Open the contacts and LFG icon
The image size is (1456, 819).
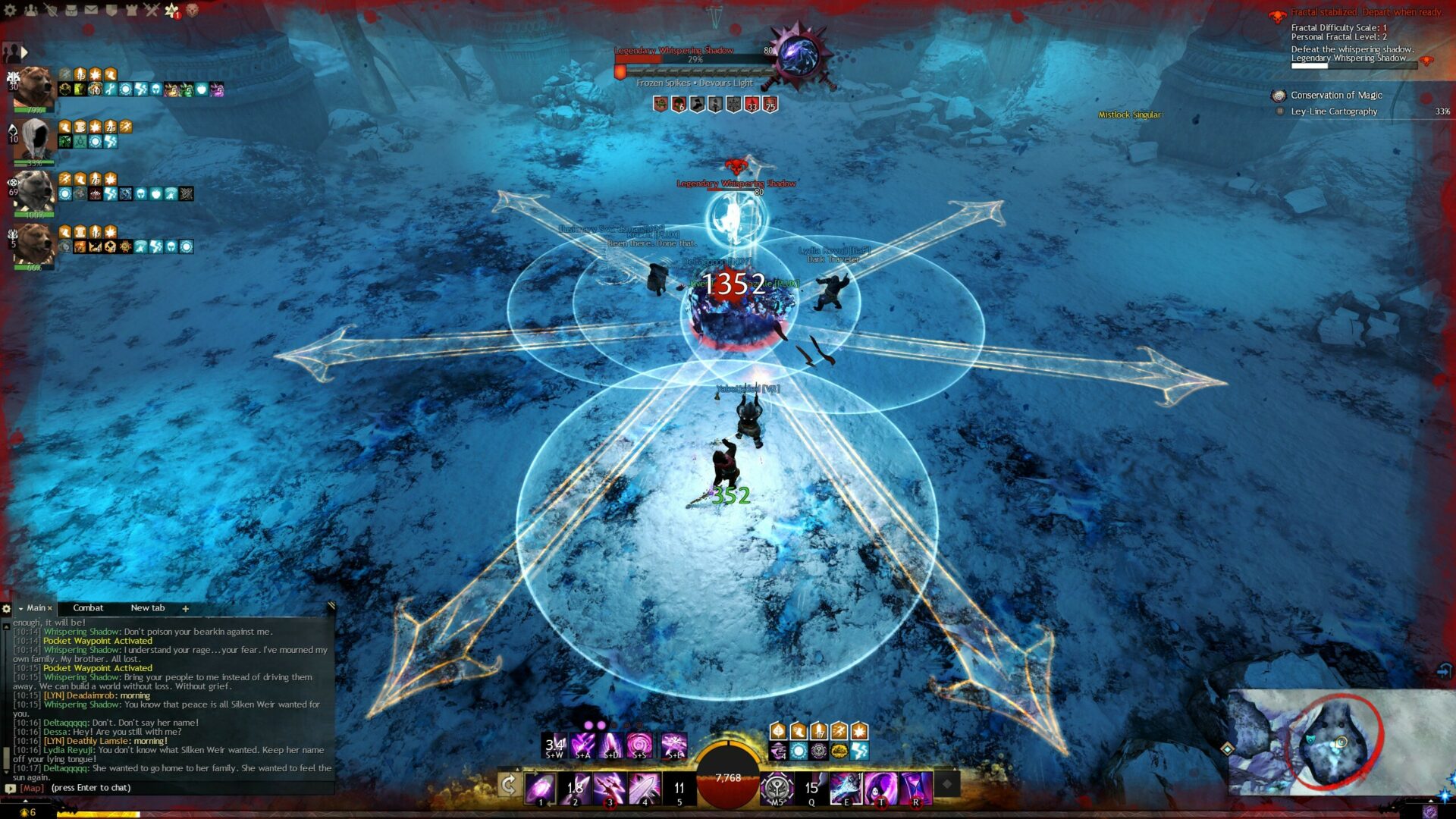[31, 10]
